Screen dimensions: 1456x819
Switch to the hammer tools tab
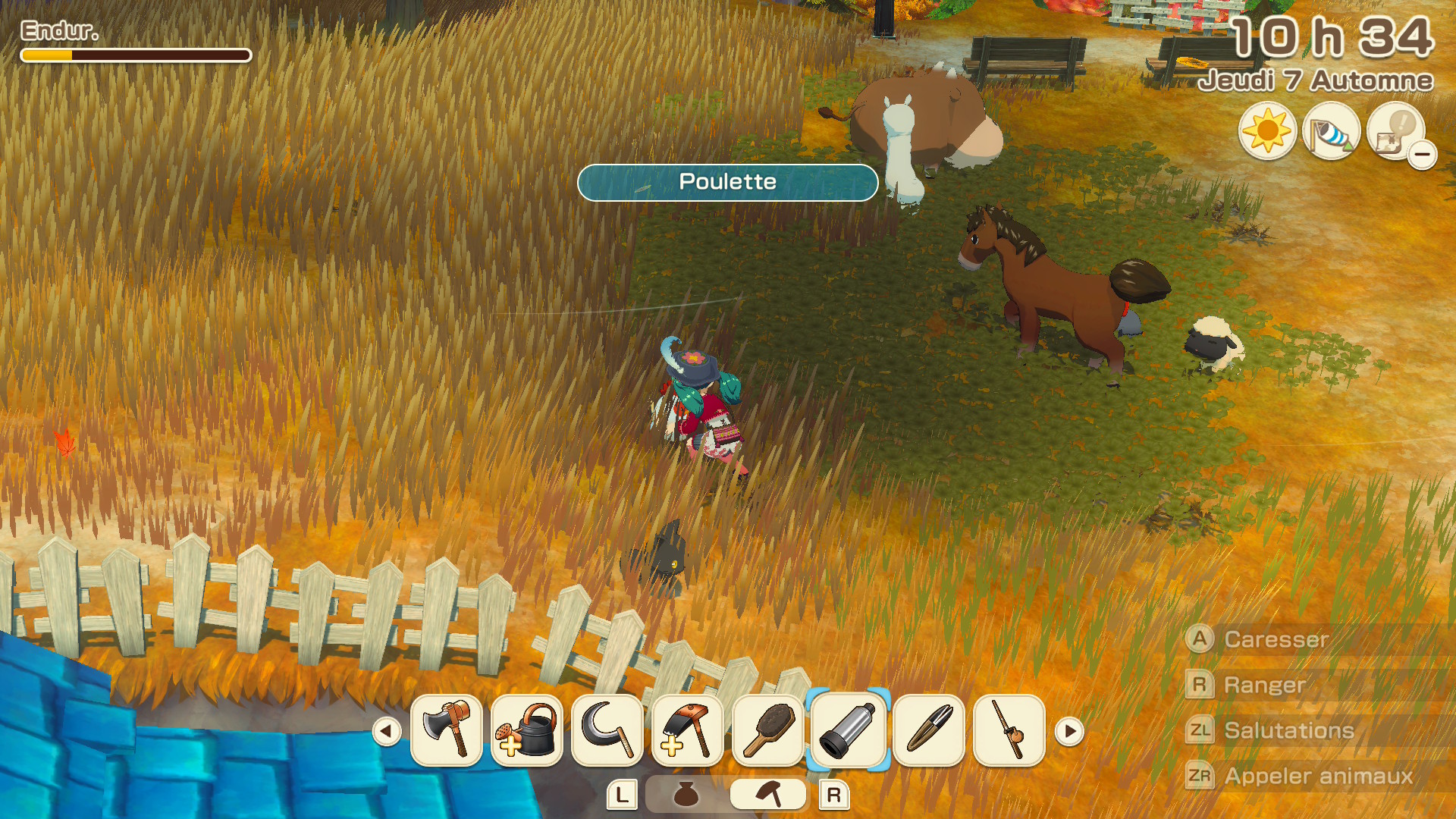tap(768, 795)
